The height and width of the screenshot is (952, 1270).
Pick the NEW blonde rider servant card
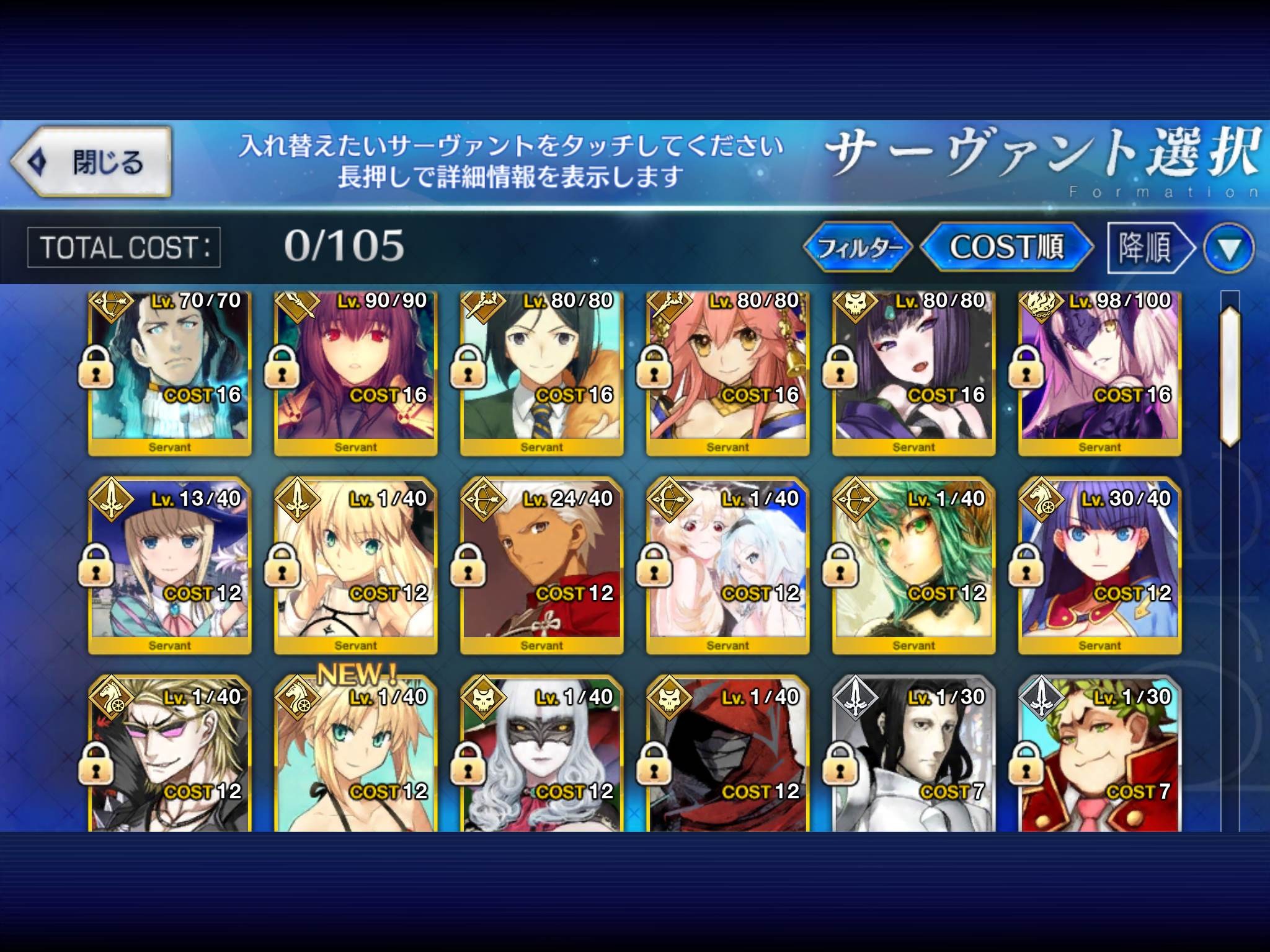[x=355, y=756]
